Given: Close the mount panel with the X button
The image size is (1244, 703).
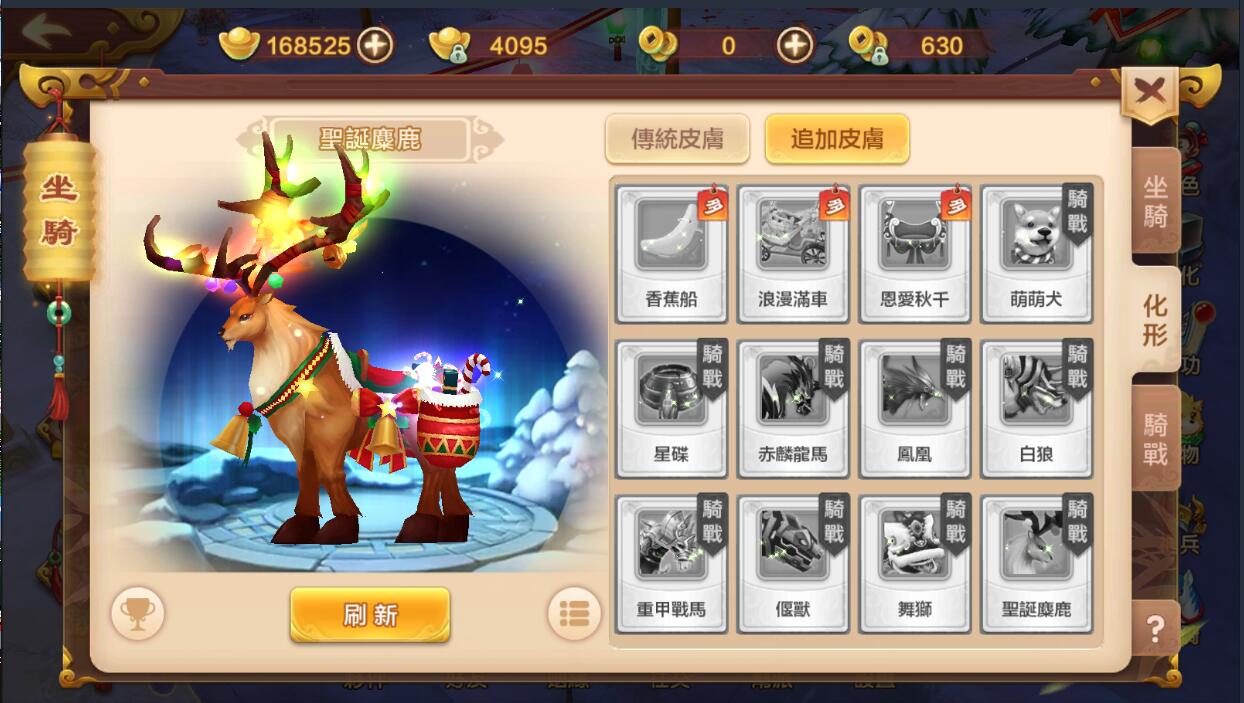Looking at the screenshot, I should (x=1150, y=92).
